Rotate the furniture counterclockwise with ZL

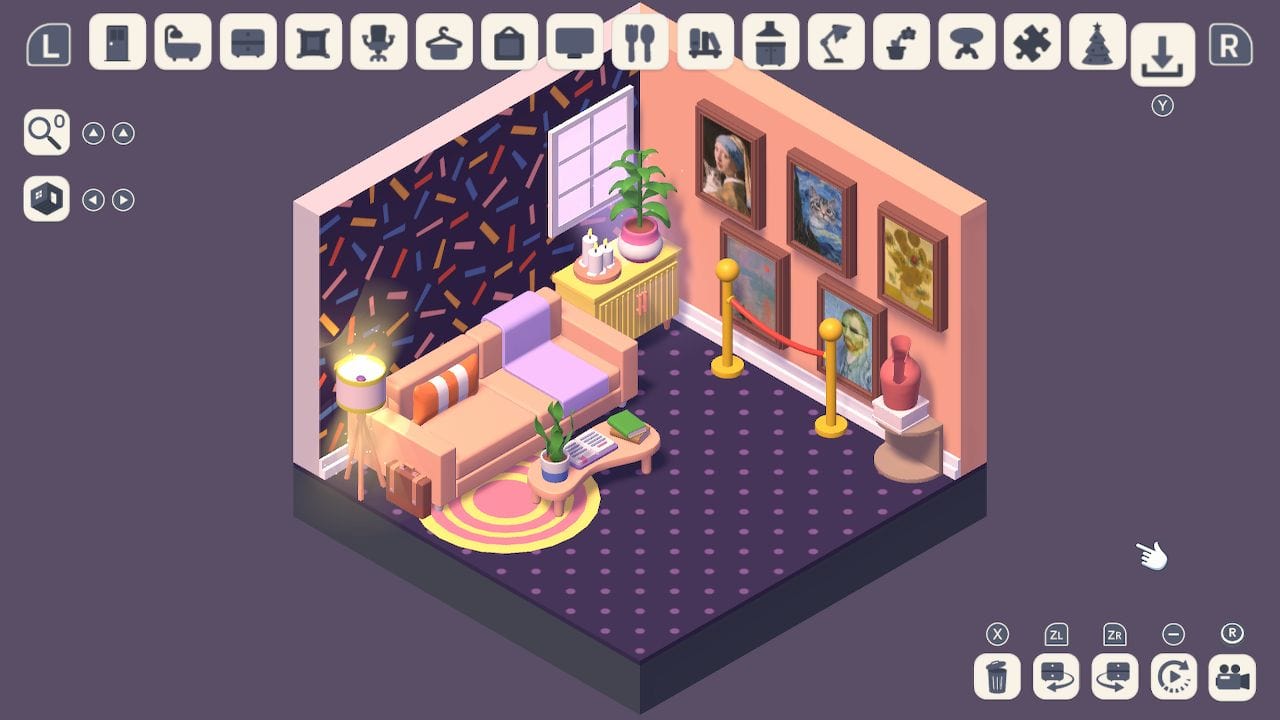tap(1055, 677)
